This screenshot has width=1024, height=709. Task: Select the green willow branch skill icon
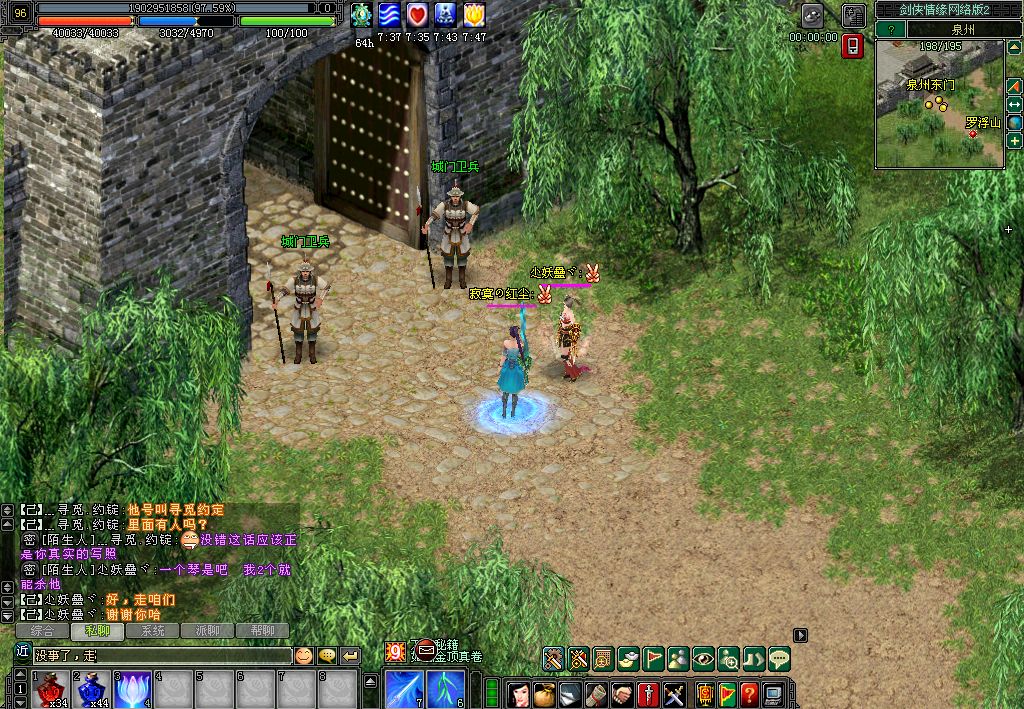click(446, 689)
